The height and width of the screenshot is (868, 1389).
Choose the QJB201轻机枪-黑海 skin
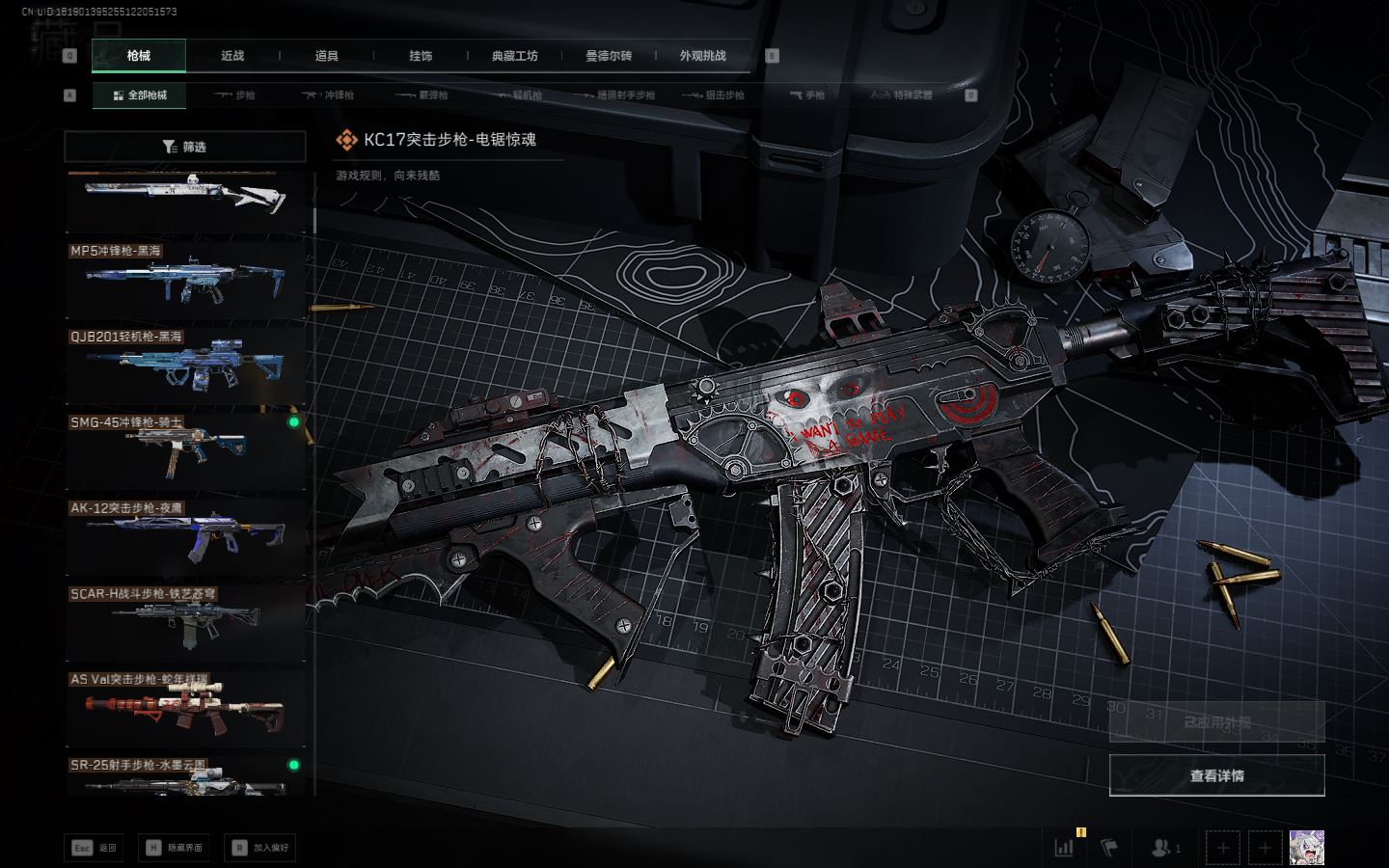coord(185,365)
